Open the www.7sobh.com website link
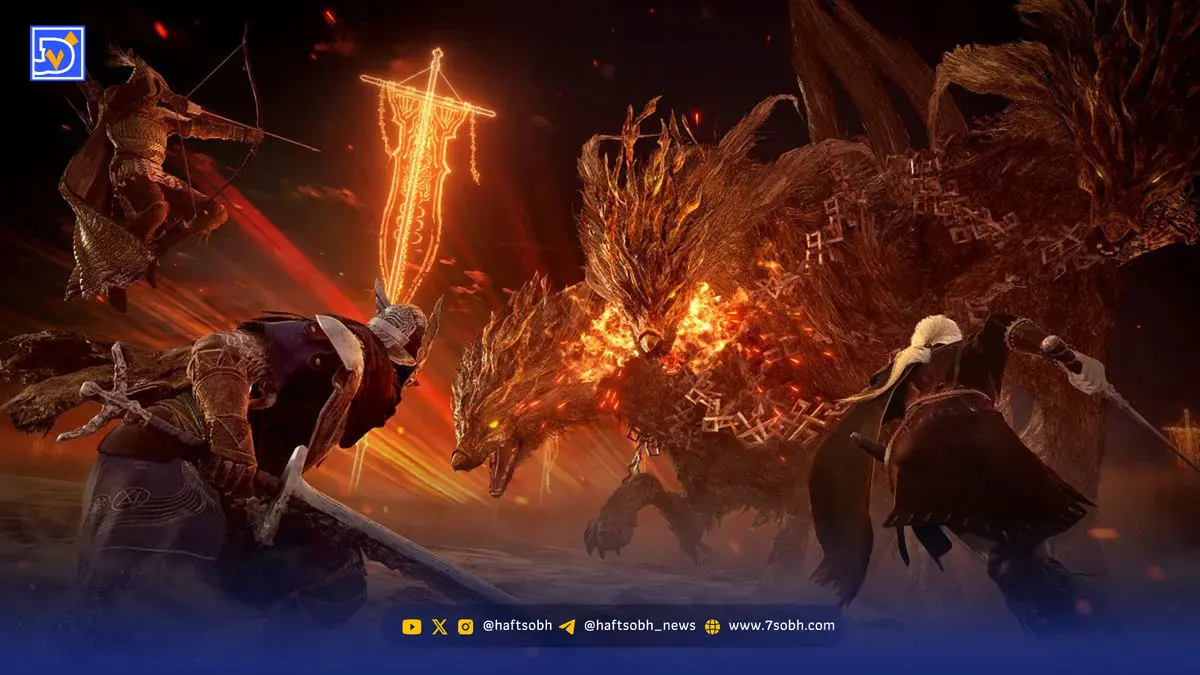 coord(780,626)
